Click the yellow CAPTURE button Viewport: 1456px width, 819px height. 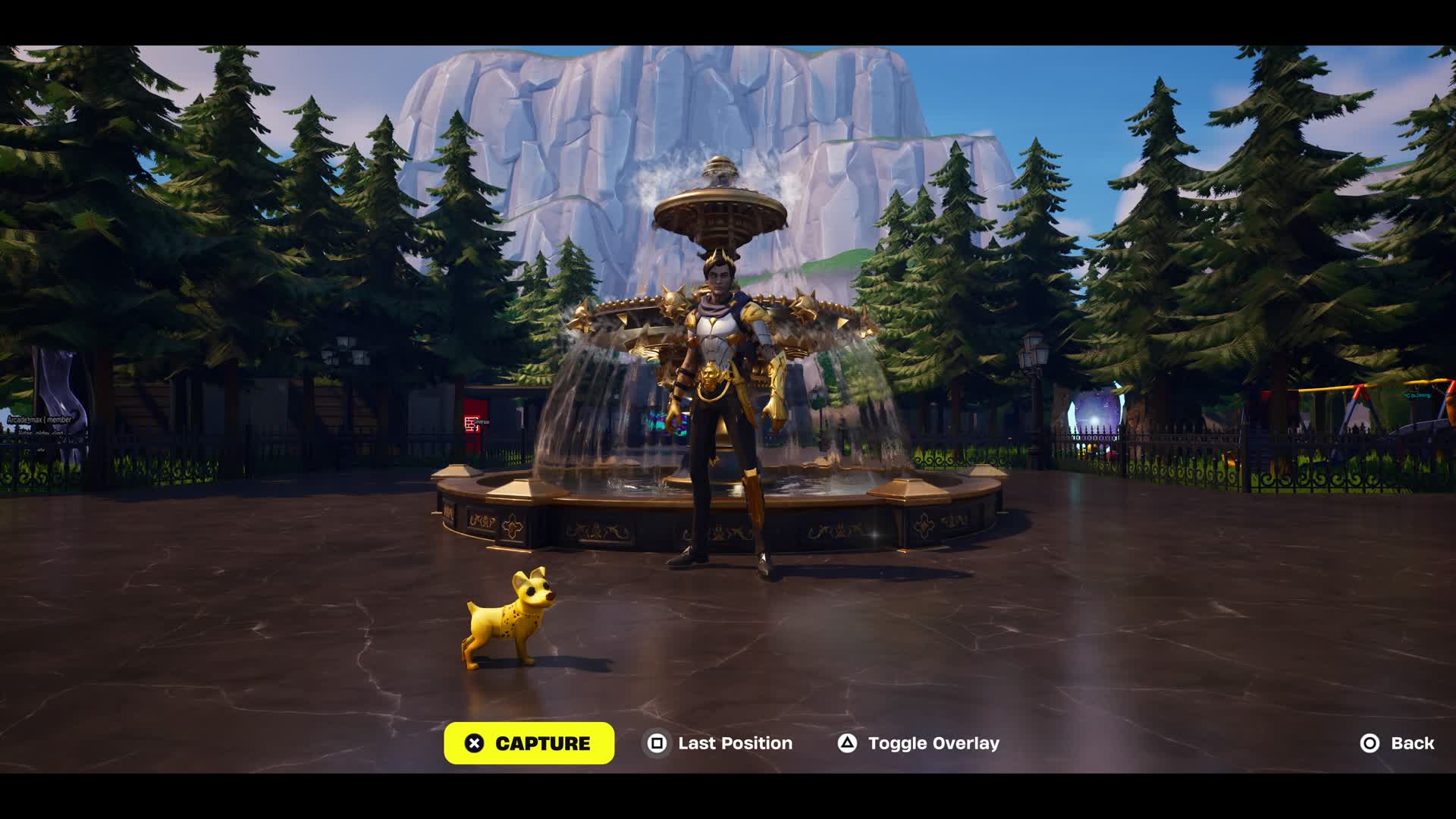click(529, 743)
